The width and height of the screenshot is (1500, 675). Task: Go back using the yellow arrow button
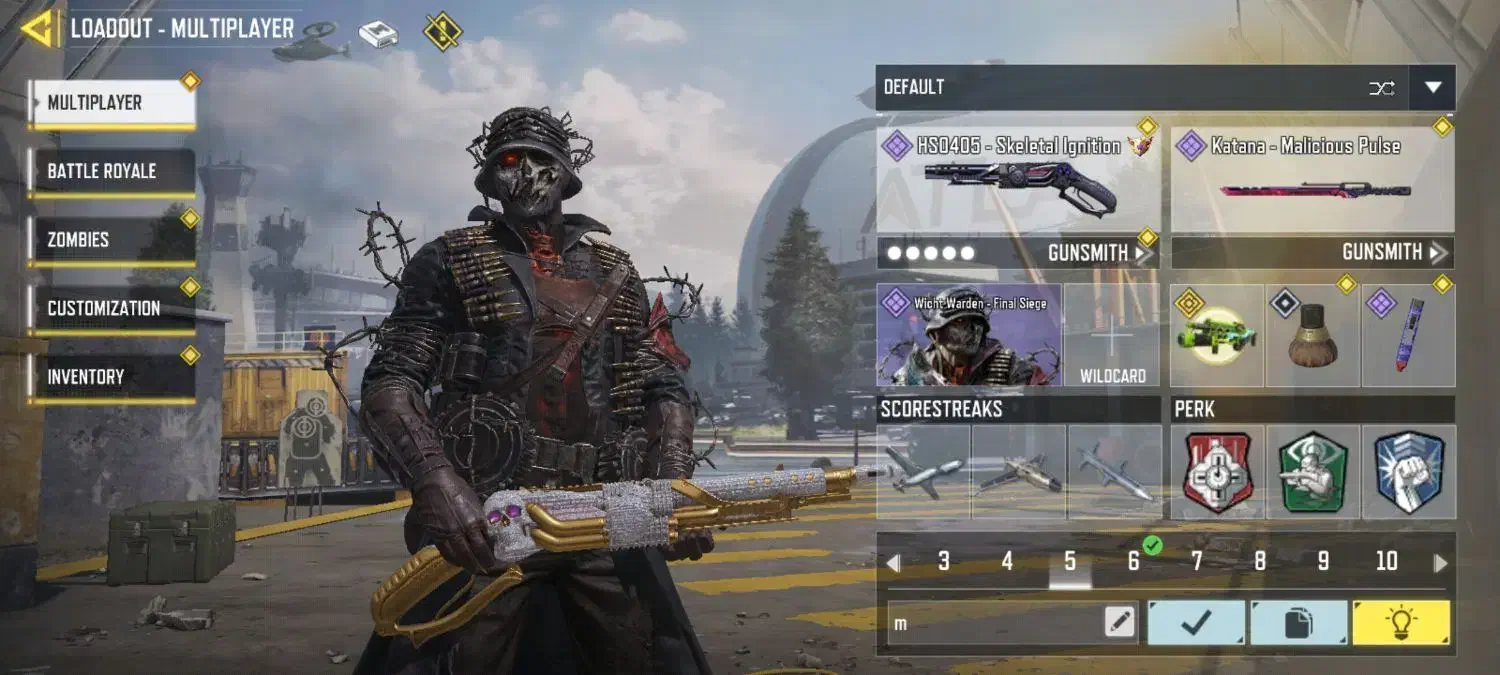pyautogui.click(x=38, y=28)
